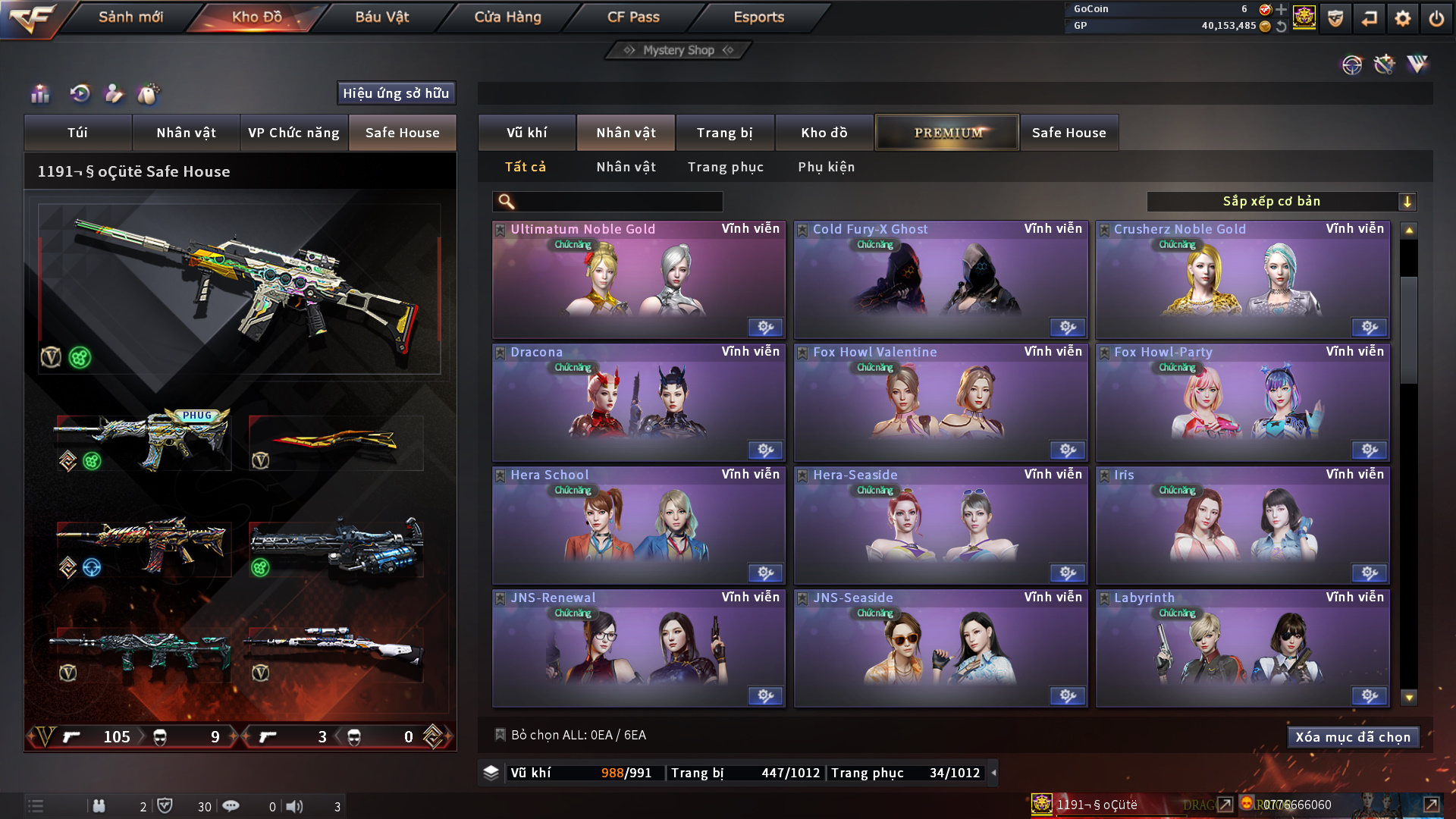The image size is (1456, 819).
Task: Open the Hiệu ứng sở hữu button
Action: [396, 93]
